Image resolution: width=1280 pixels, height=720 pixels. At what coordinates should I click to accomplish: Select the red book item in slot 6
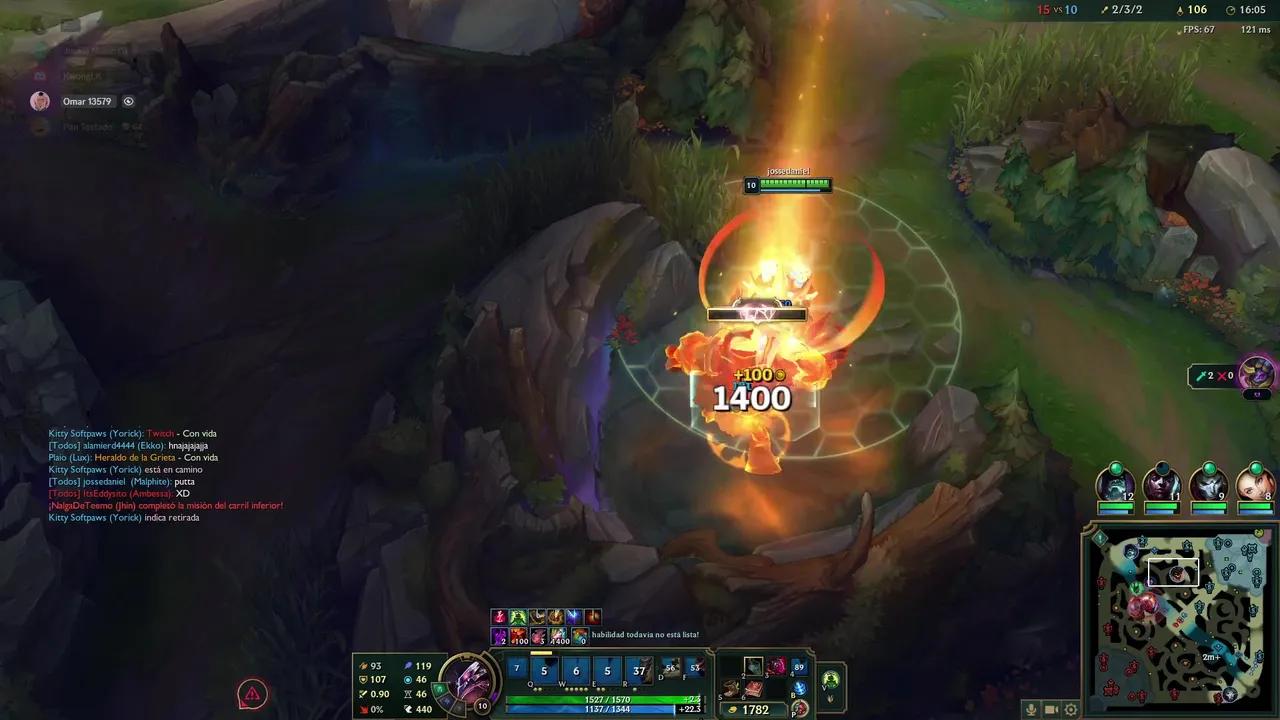753,689
